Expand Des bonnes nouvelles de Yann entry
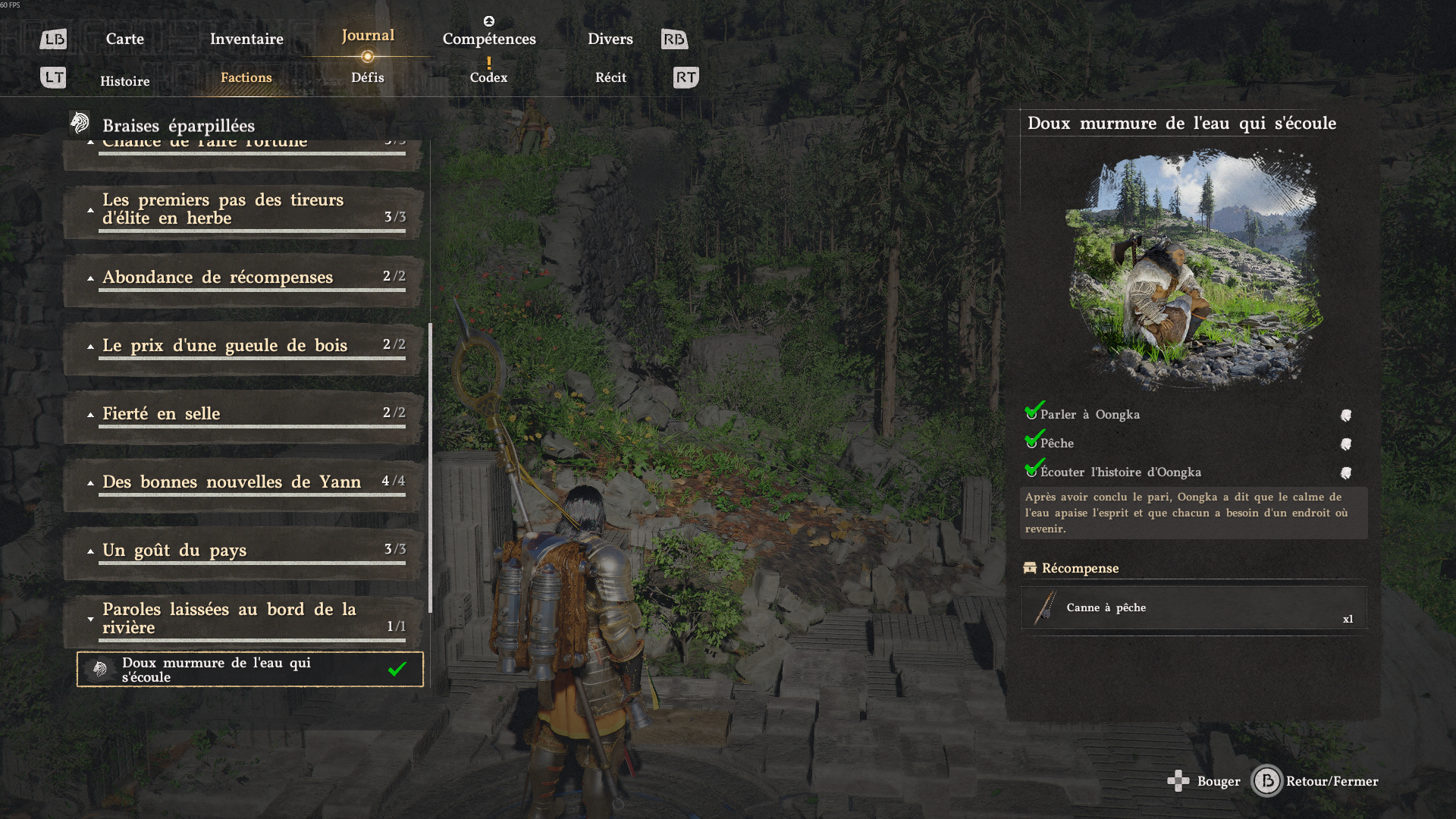Viewport: 1456px width, 819px height. pyautogui.click(x=90, y=481)
